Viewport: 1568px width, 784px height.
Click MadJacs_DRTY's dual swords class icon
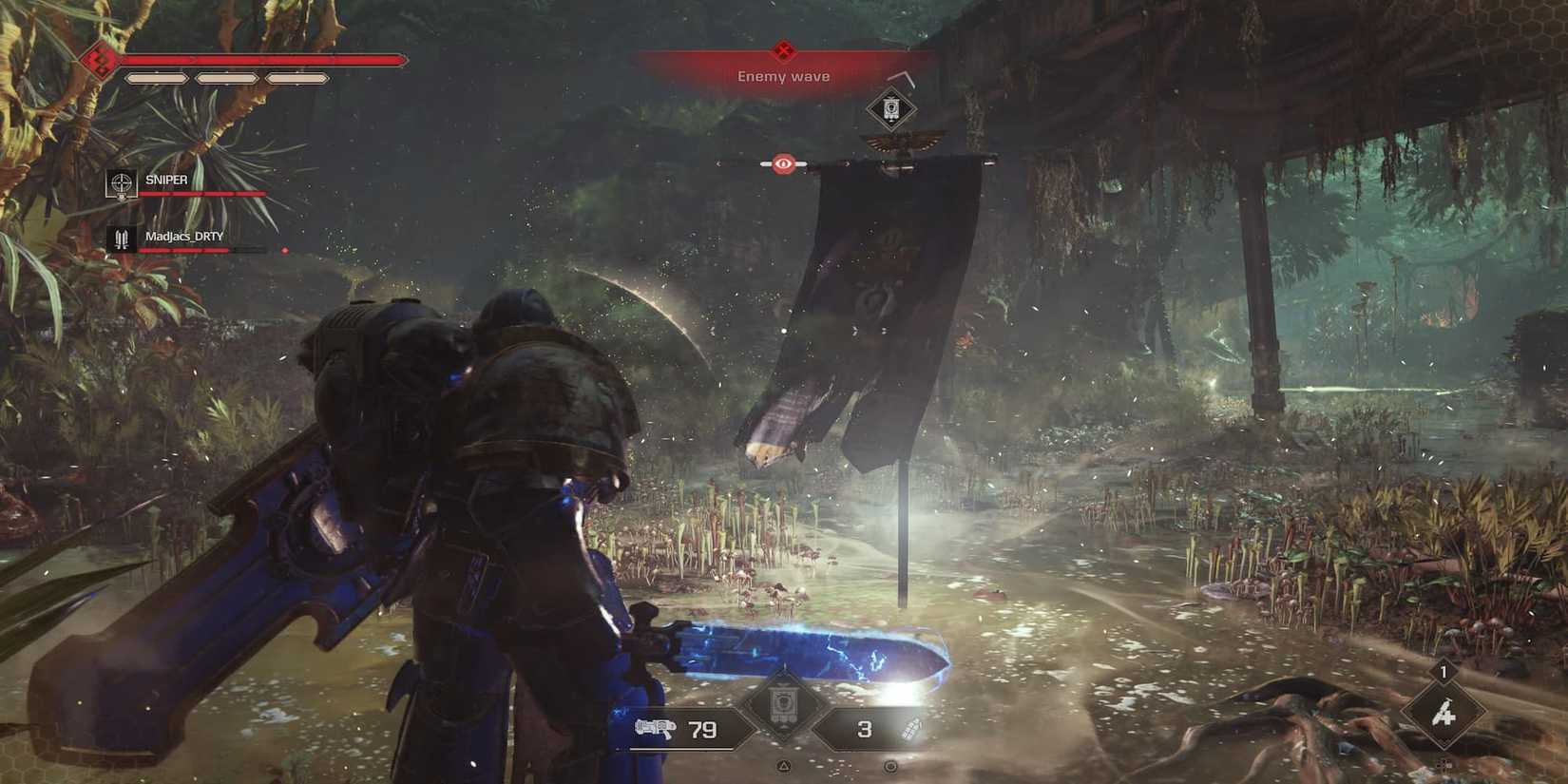point(121,238)
